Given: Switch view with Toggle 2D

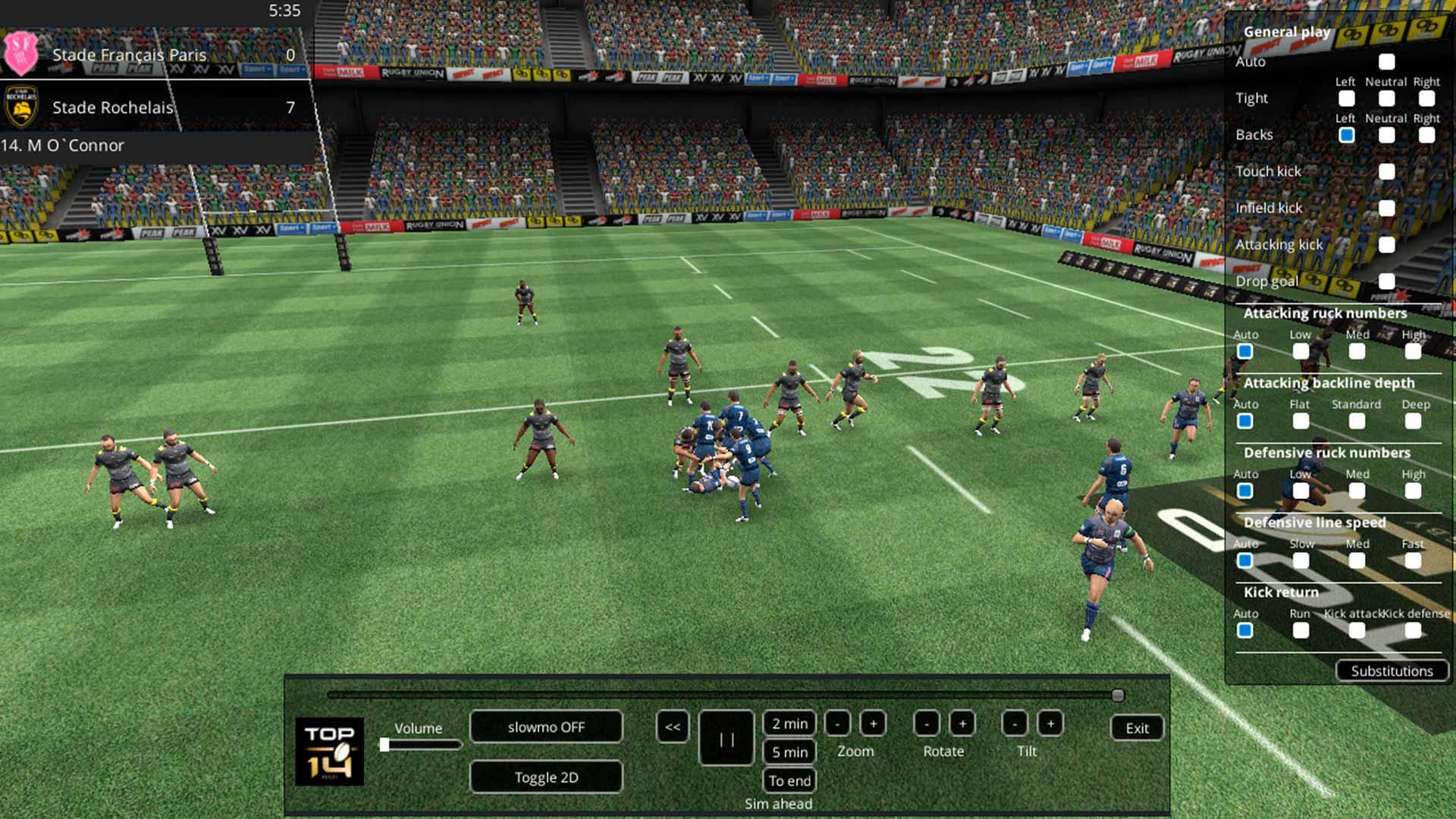Looking at the screenshot, I should (546, 777).
